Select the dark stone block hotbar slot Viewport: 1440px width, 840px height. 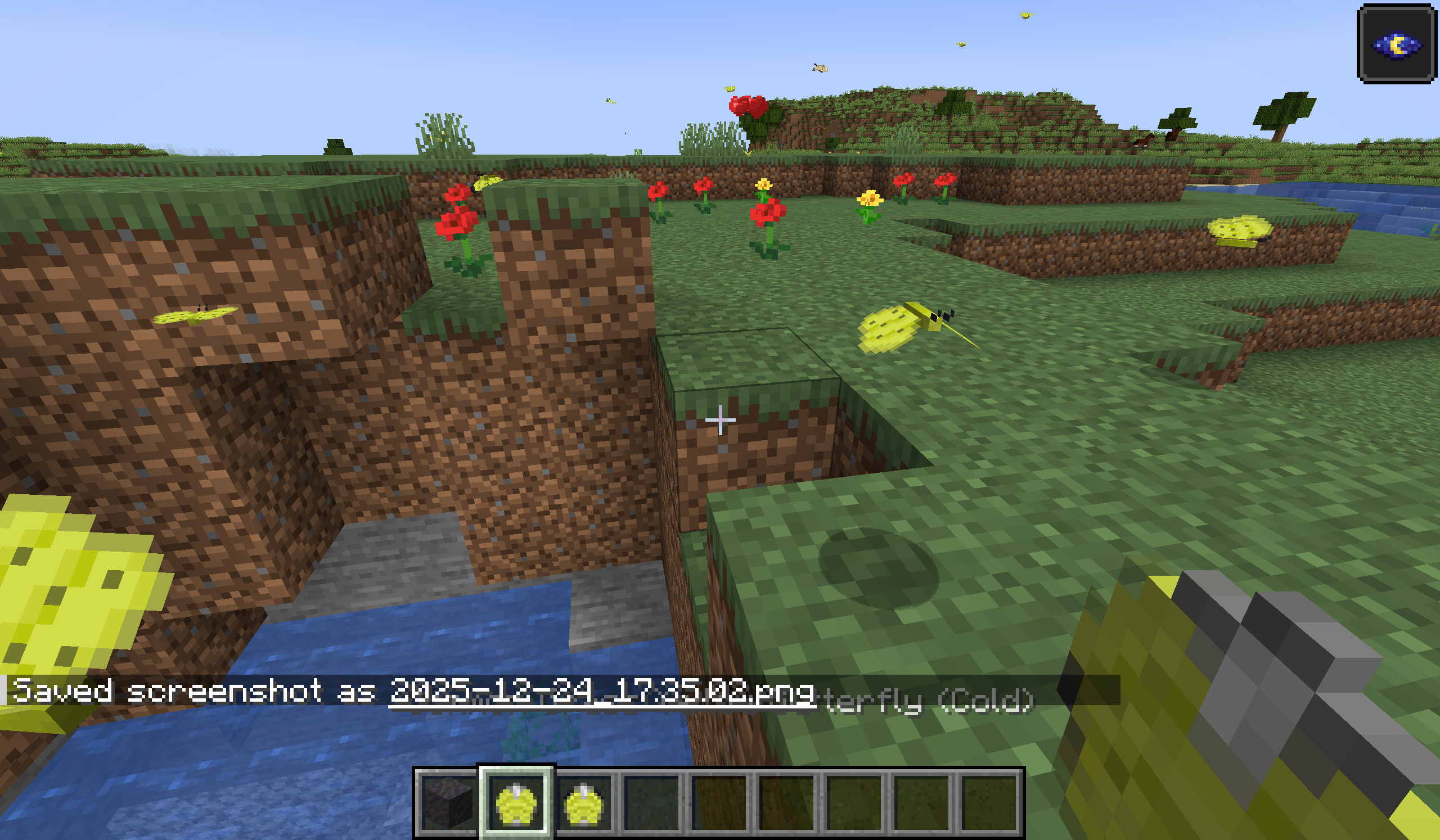click(x=448, y=803)
